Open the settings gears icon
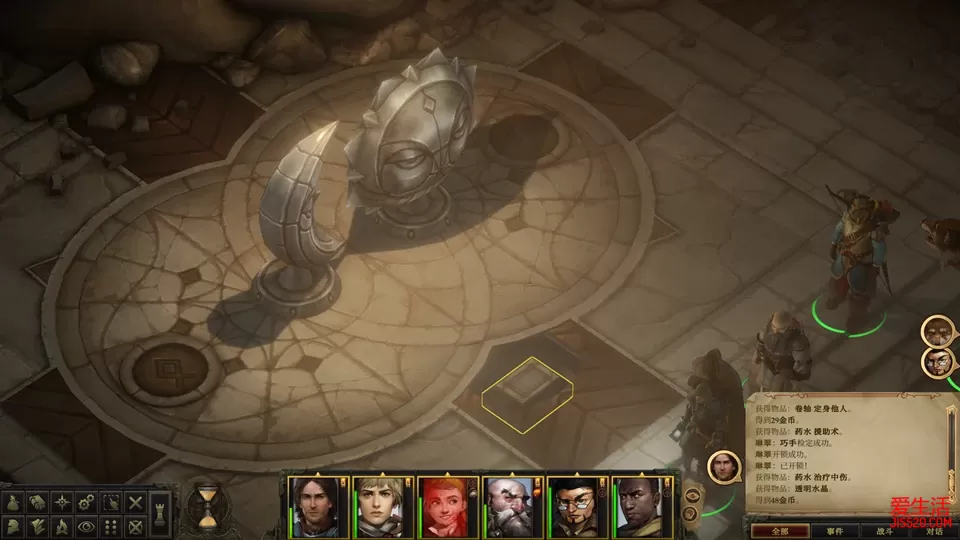The width and height of the screenshot is (960, 540). pyautogui.click(x=87, y=502)
